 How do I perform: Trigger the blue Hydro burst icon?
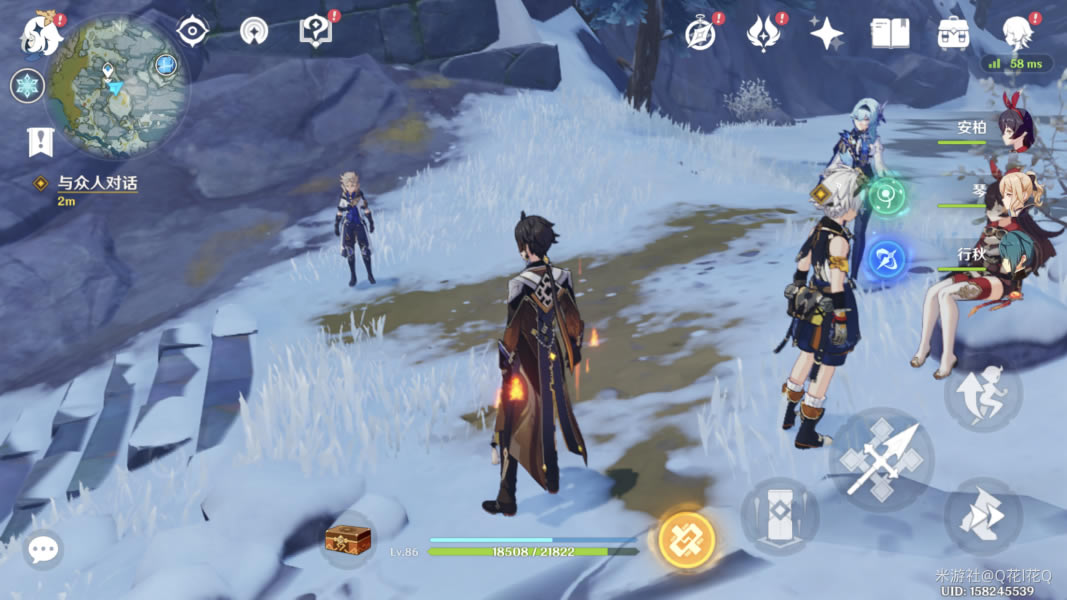886,260
